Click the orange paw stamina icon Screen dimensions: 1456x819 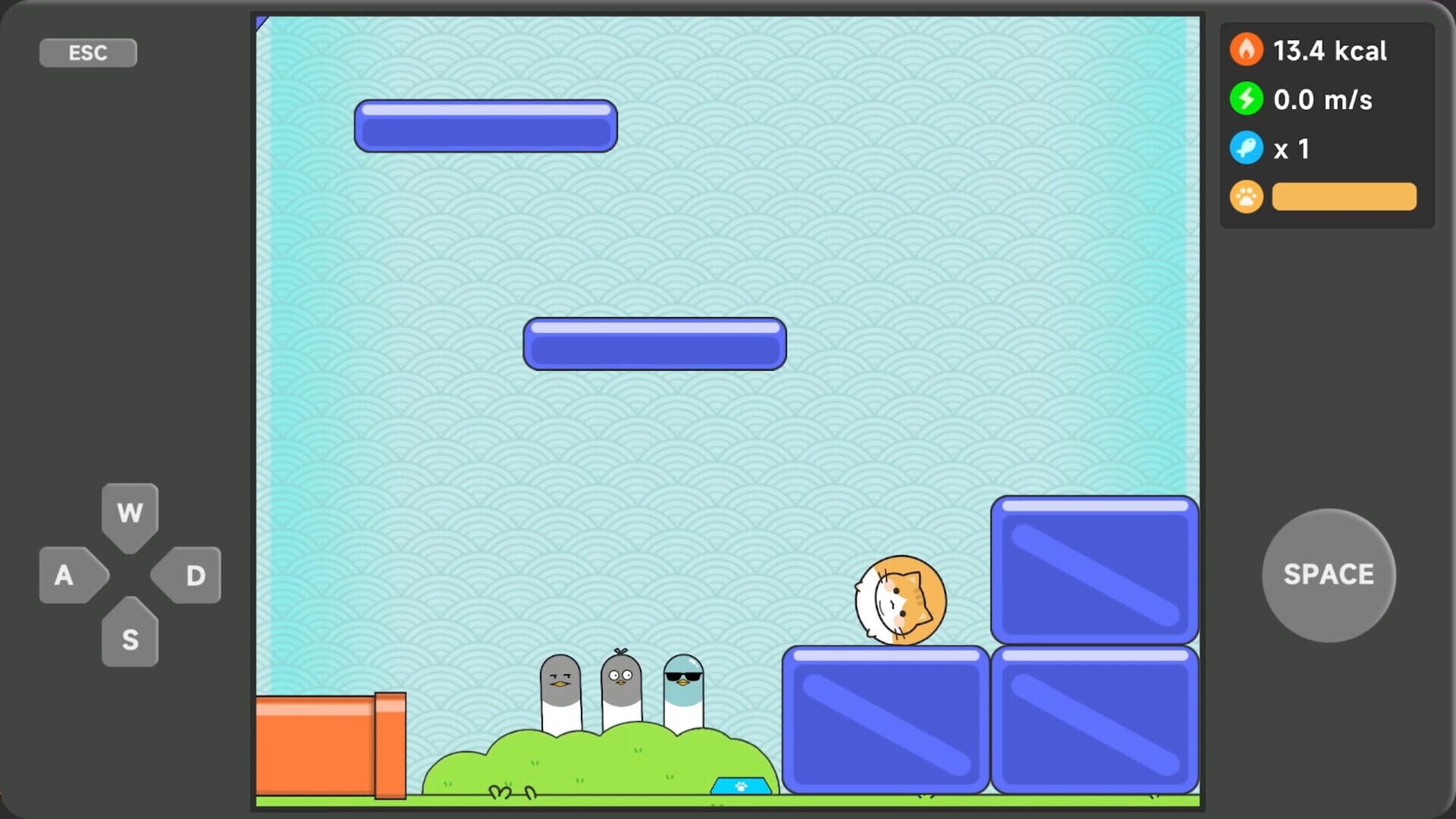pyautogui.click(x=1246, y=196)
